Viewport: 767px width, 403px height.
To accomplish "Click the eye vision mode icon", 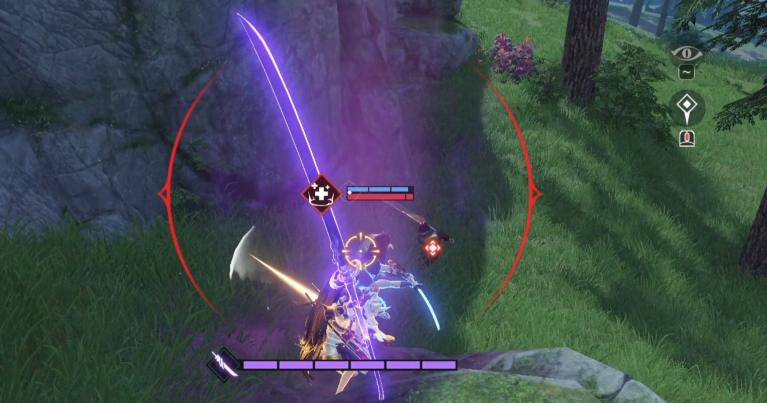I will (x=688, y=49).
